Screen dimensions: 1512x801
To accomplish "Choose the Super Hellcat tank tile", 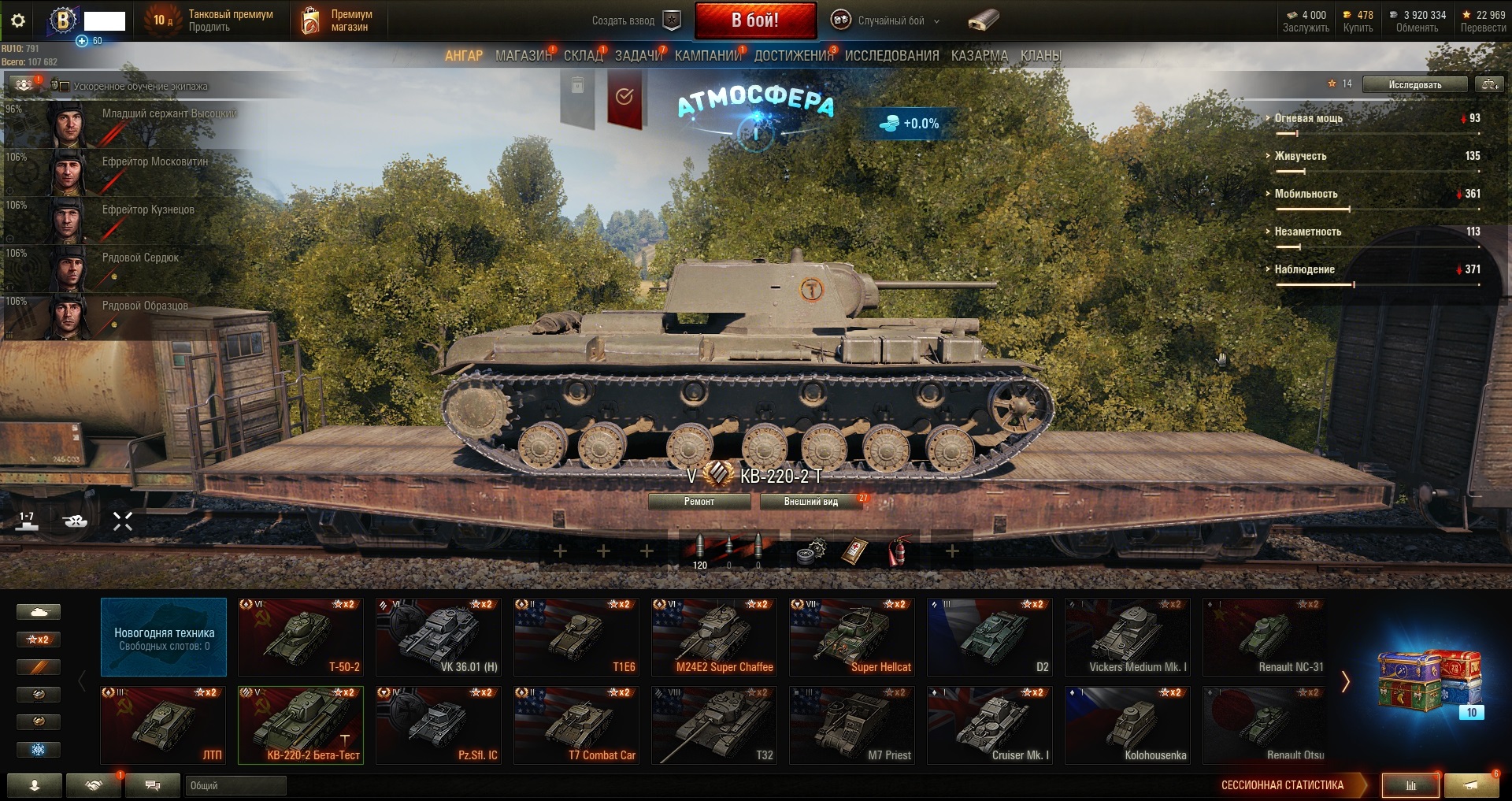I will 852,636.
